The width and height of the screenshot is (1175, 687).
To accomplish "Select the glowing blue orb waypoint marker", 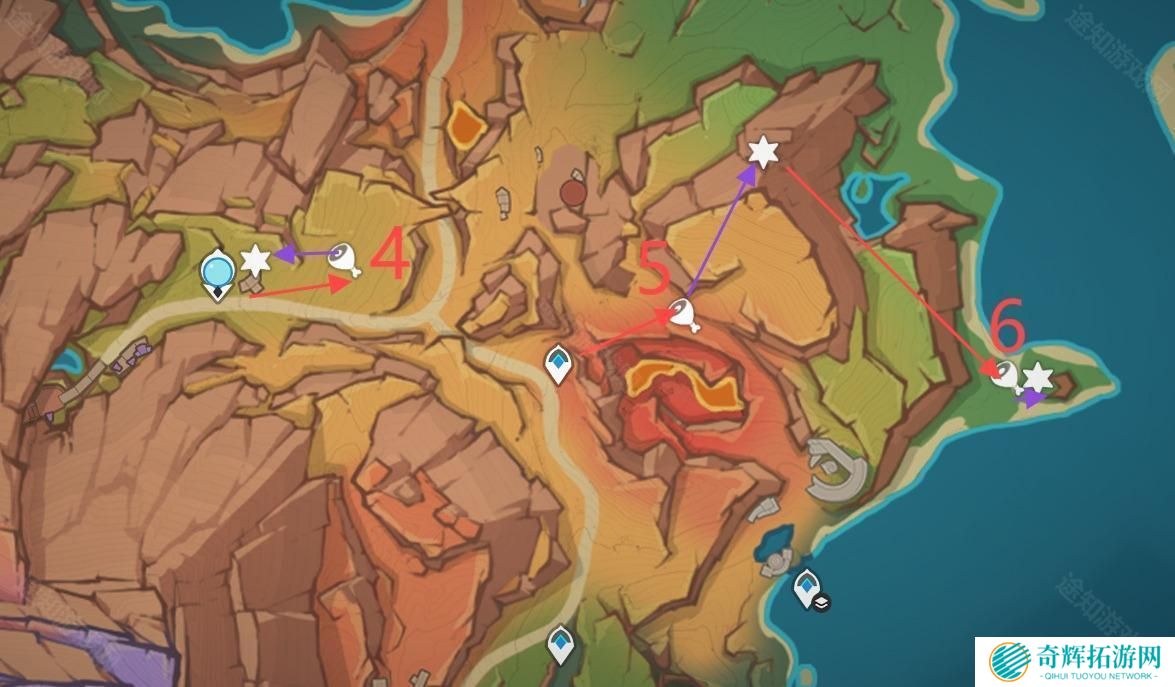I will pos(217,271).
